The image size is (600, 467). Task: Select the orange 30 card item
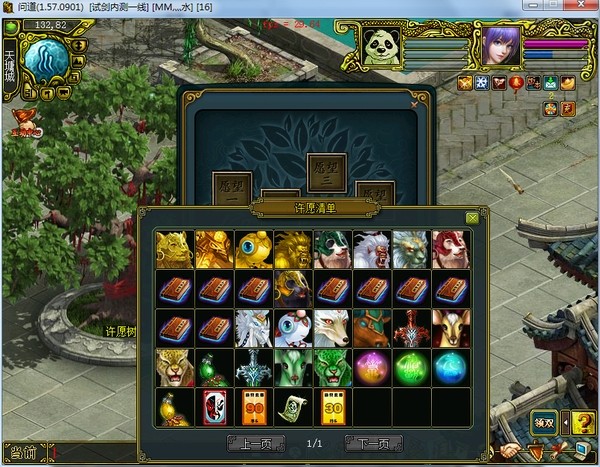[x=332, y=406]
